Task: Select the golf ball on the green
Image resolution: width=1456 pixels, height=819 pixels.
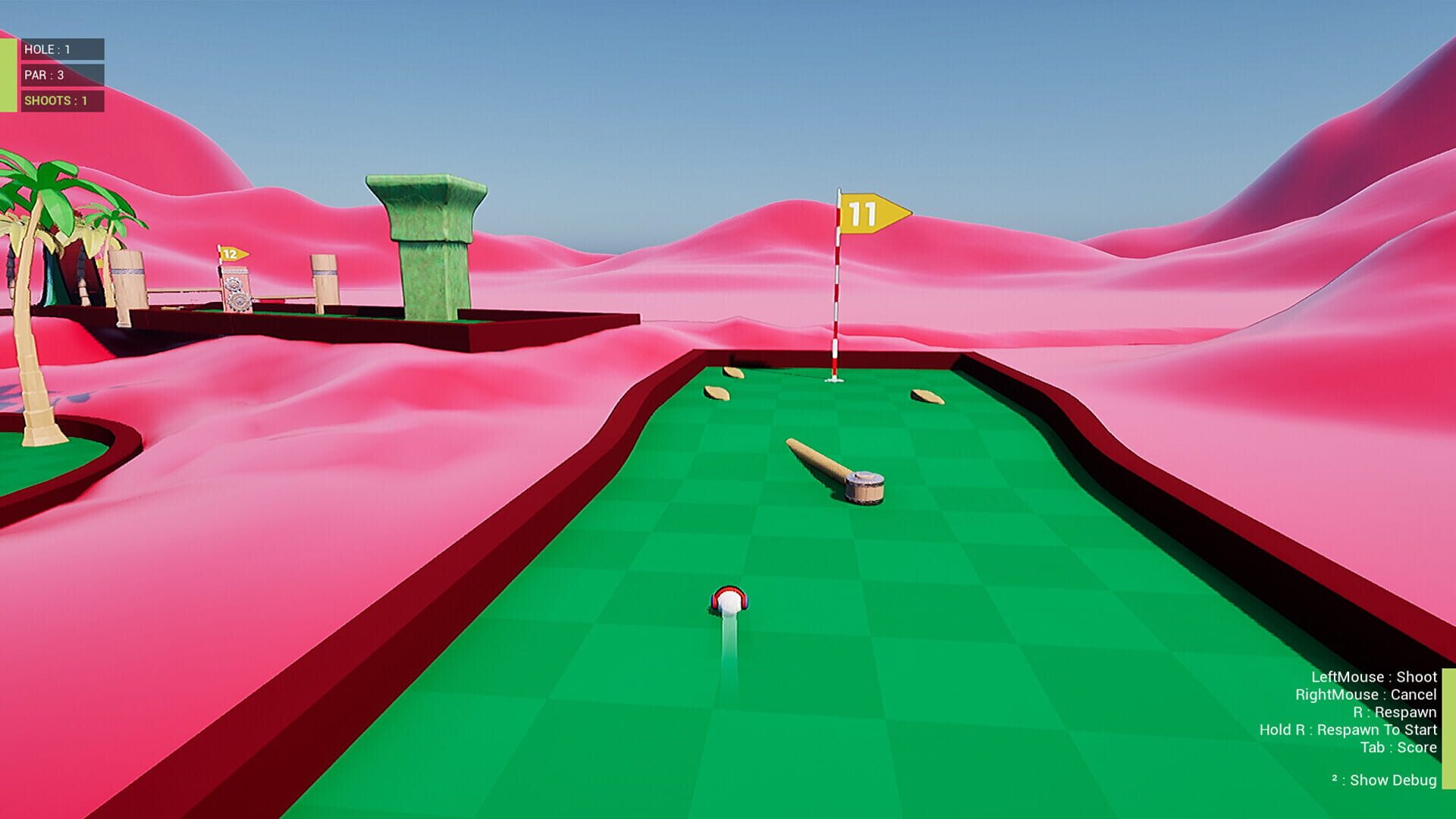Action: pos(730,603)
